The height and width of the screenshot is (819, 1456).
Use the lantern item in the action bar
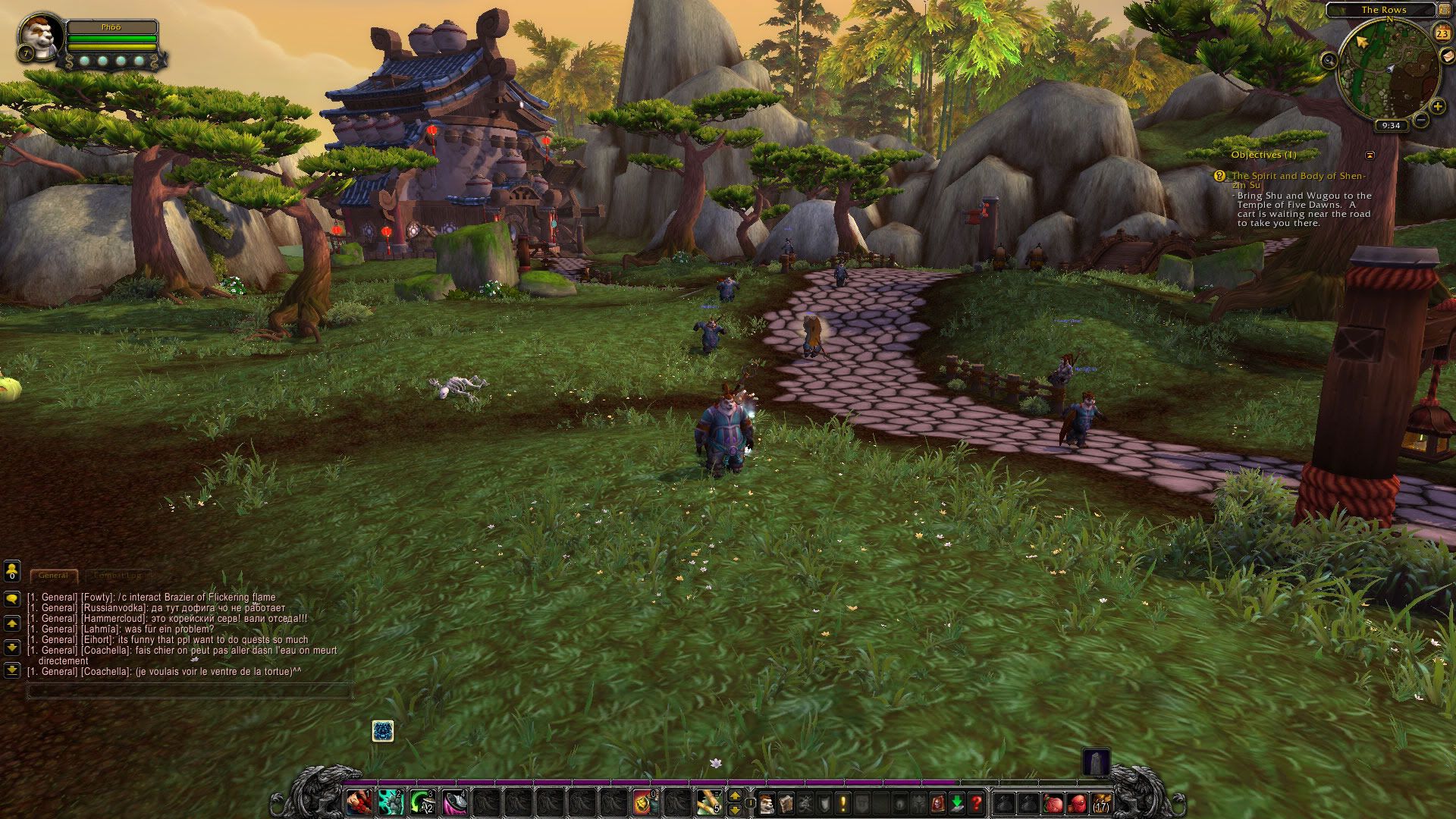pos(644,802)
